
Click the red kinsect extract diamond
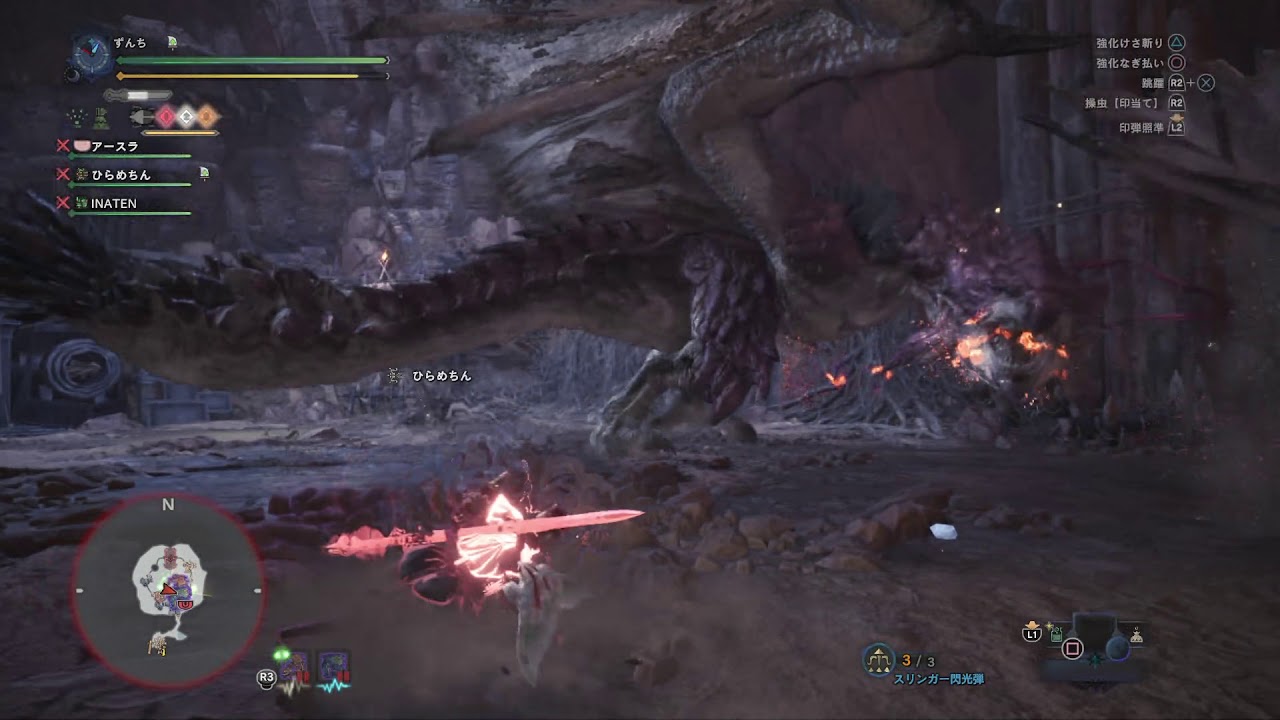[x=166, y=116]
